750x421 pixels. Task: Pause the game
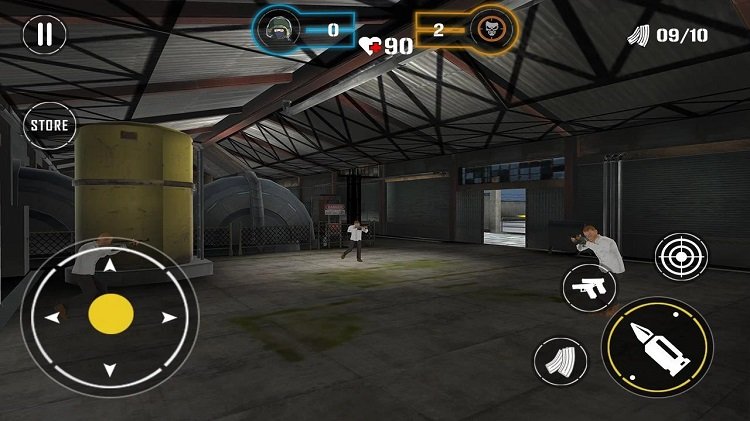(x=43, y=35)
